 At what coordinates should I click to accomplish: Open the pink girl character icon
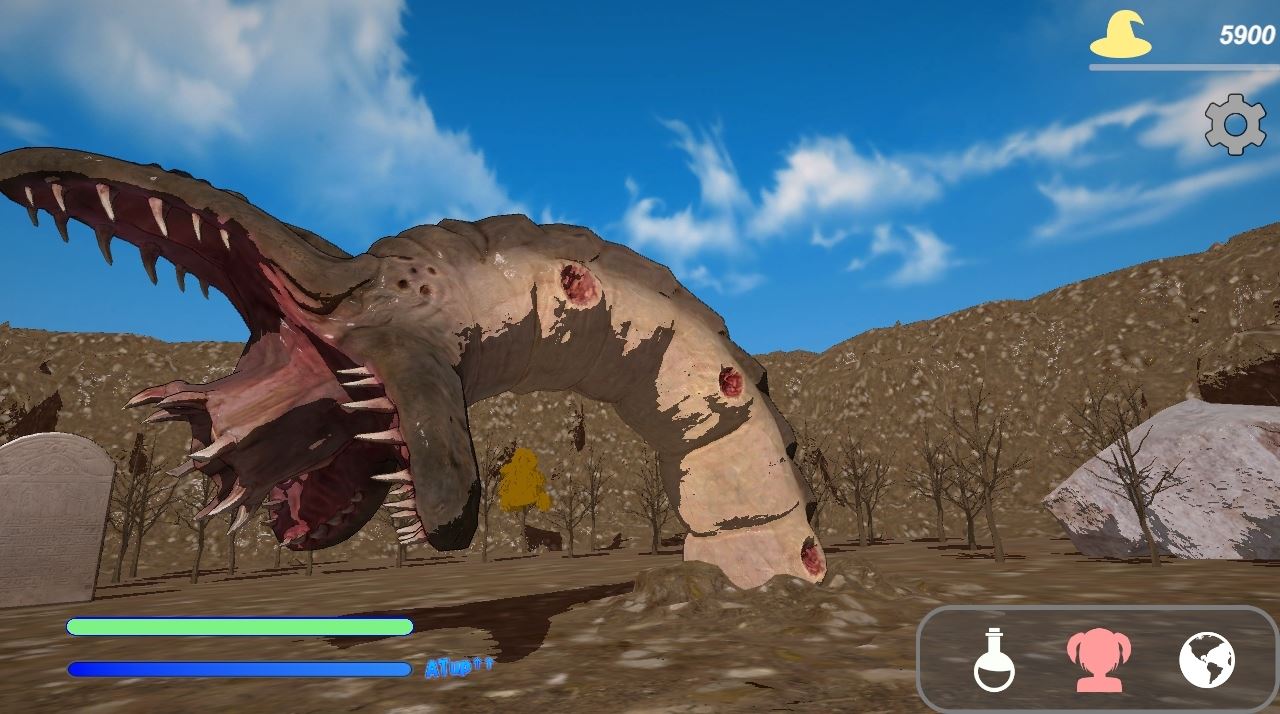tap(1097, 660)
